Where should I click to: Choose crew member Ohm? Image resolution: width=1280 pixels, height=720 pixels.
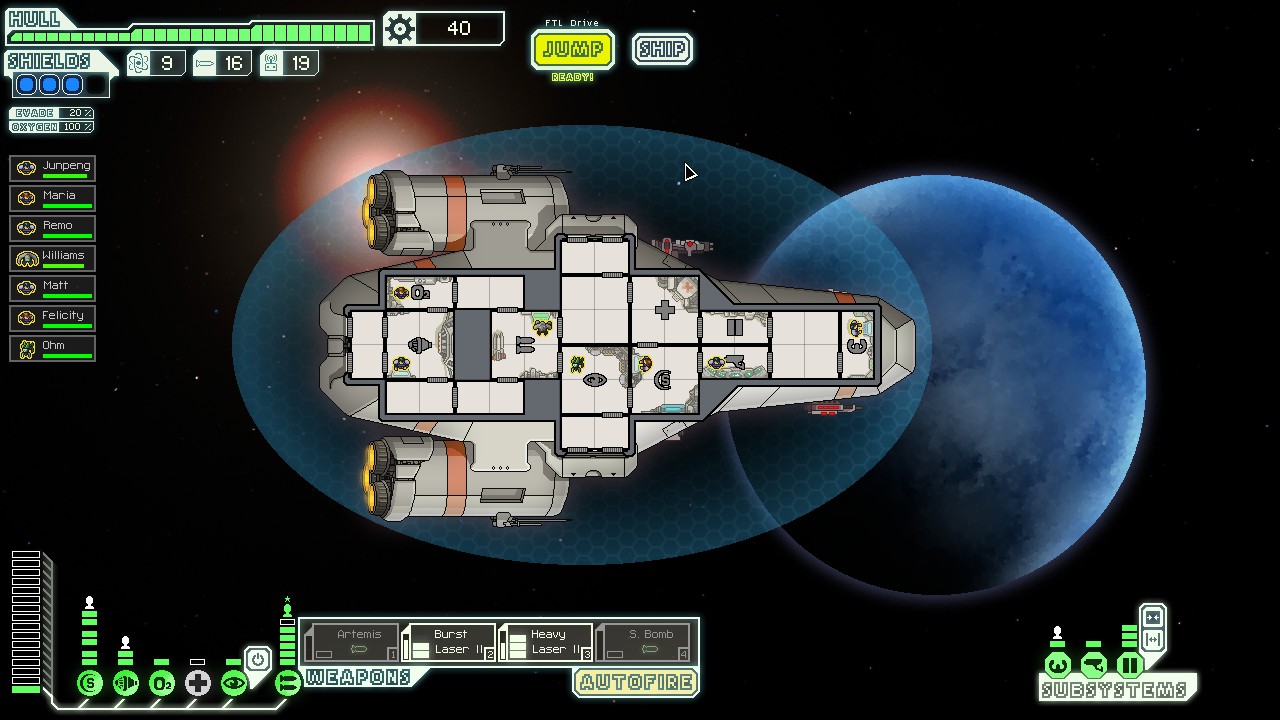coord(53,348)
